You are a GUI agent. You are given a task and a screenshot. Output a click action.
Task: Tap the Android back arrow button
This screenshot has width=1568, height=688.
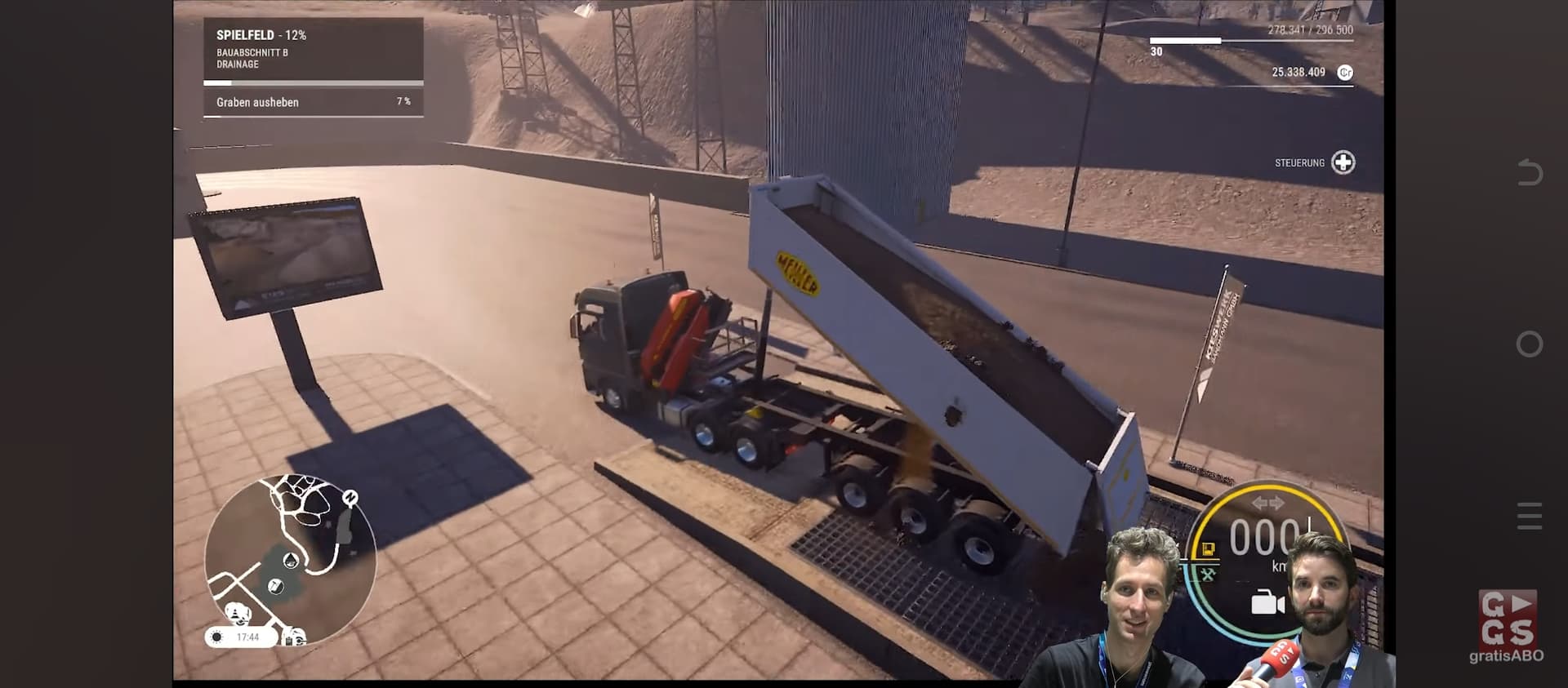pyautogui.click(x=1529, y=172)
